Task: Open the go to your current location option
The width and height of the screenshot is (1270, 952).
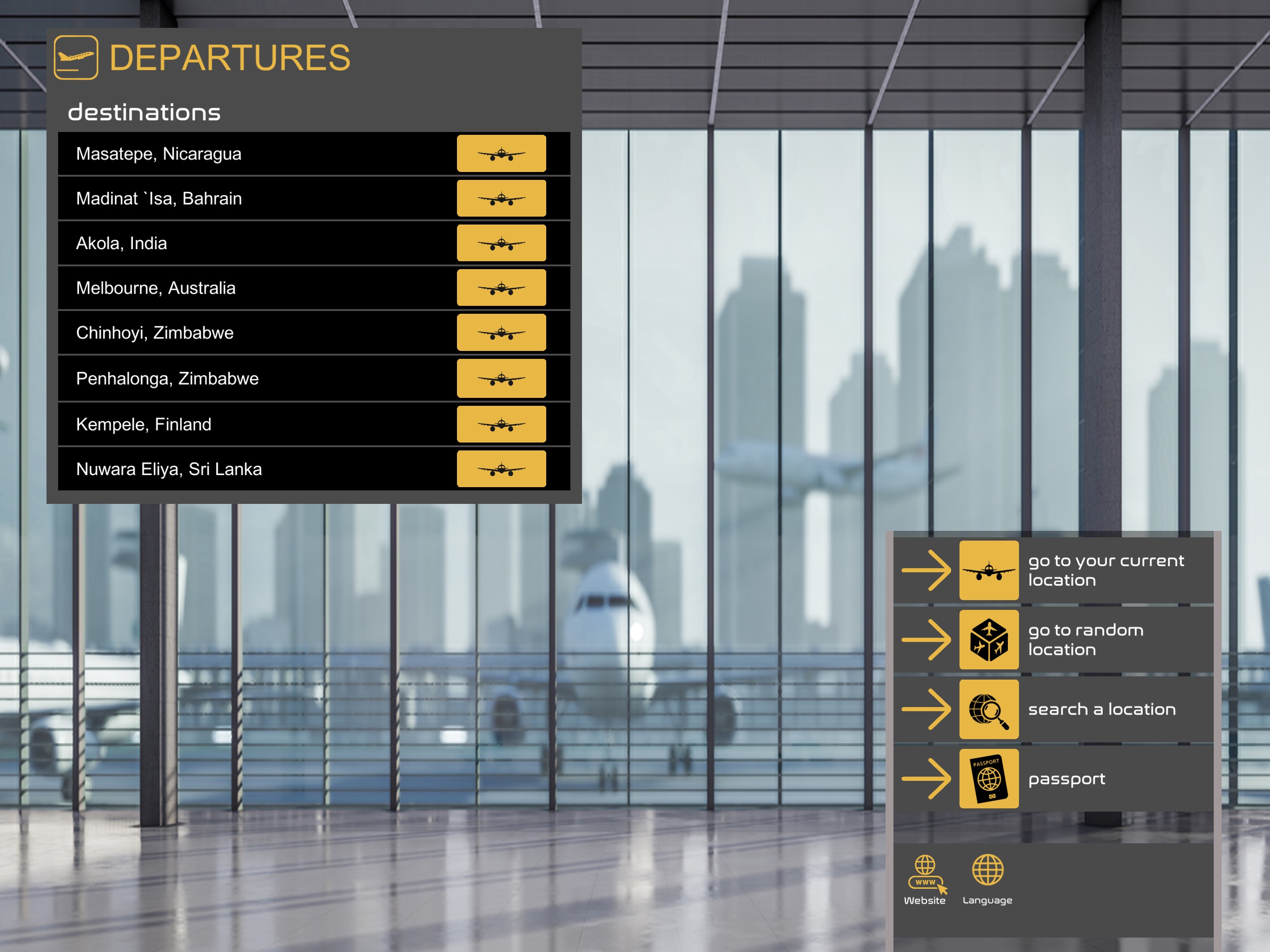Action: pyautogui.click(x=989, y=570)
